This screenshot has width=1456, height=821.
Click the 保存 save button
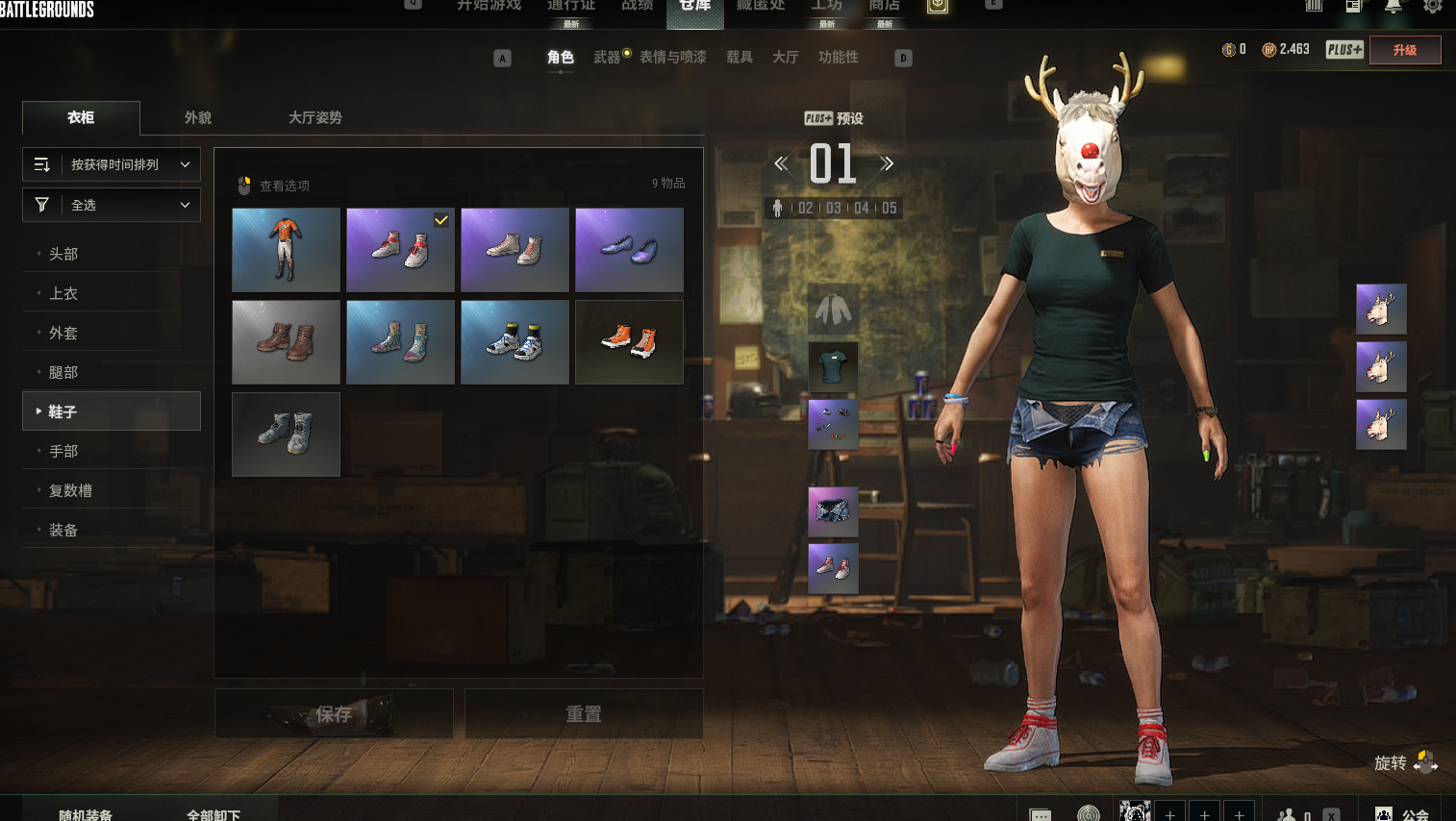click(x=334, y=713)
